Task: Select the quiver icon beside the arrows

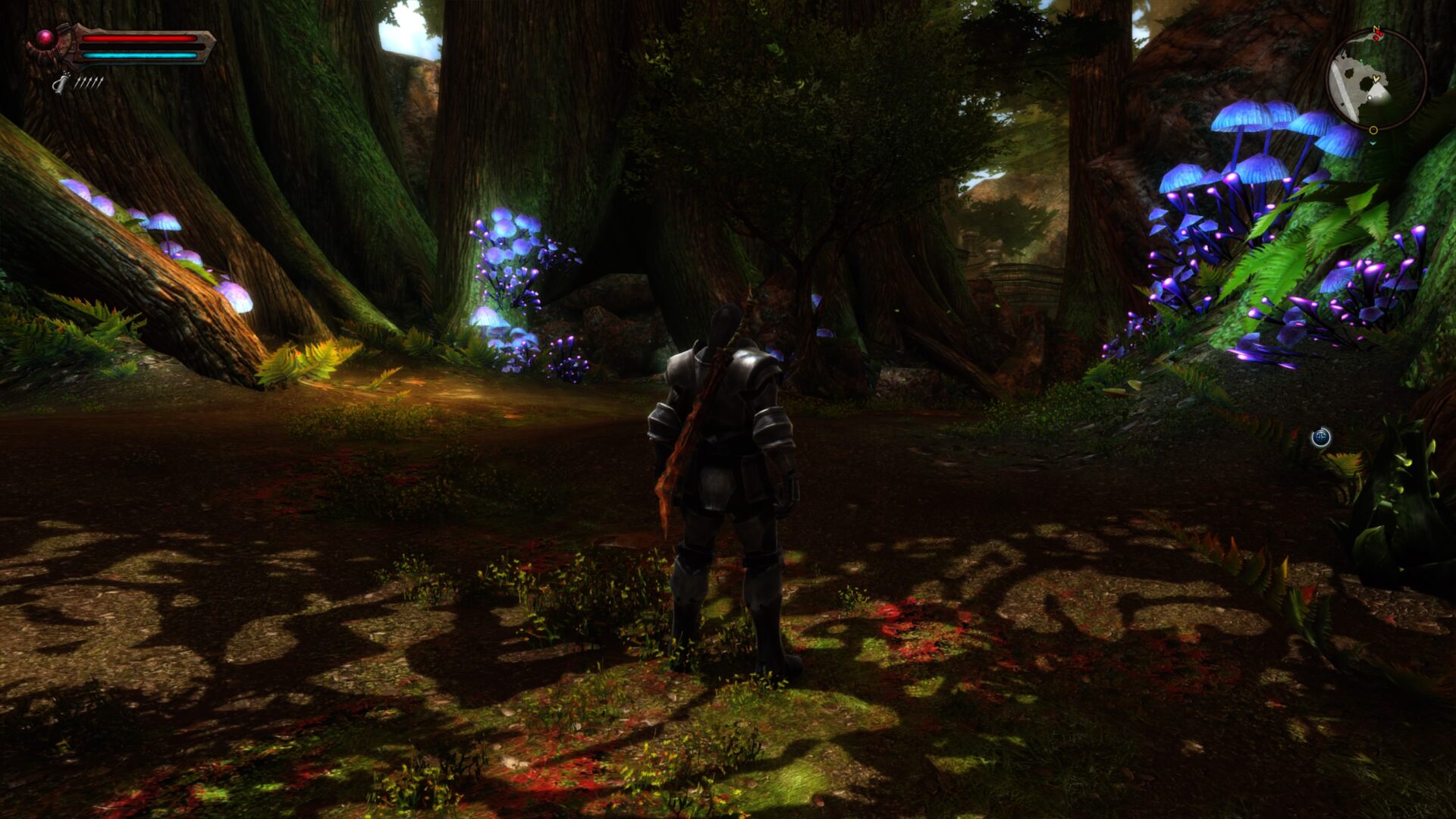Action: tap(61, 83)
